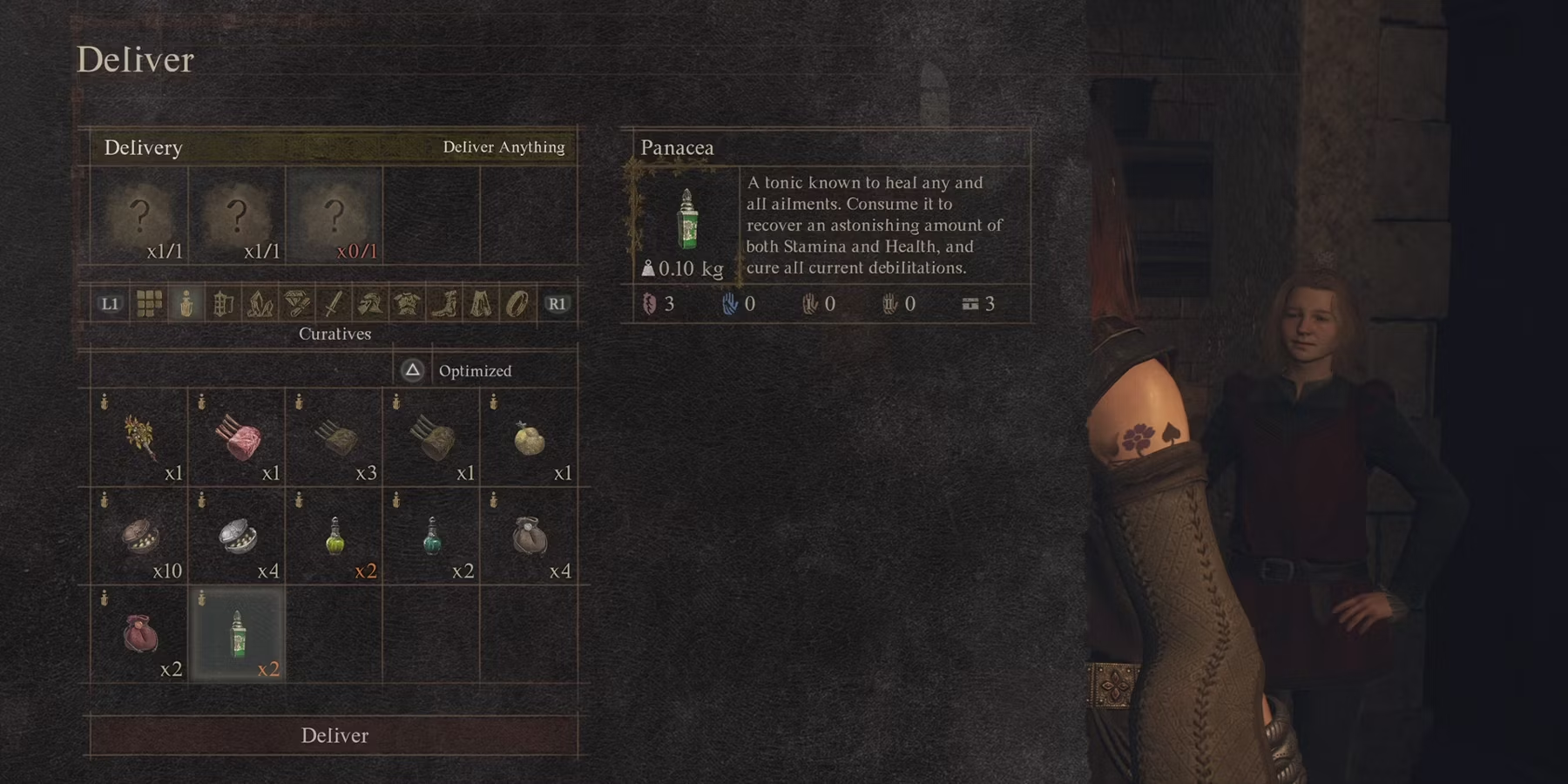Select the teal potion flask slot

click(431, 535)
